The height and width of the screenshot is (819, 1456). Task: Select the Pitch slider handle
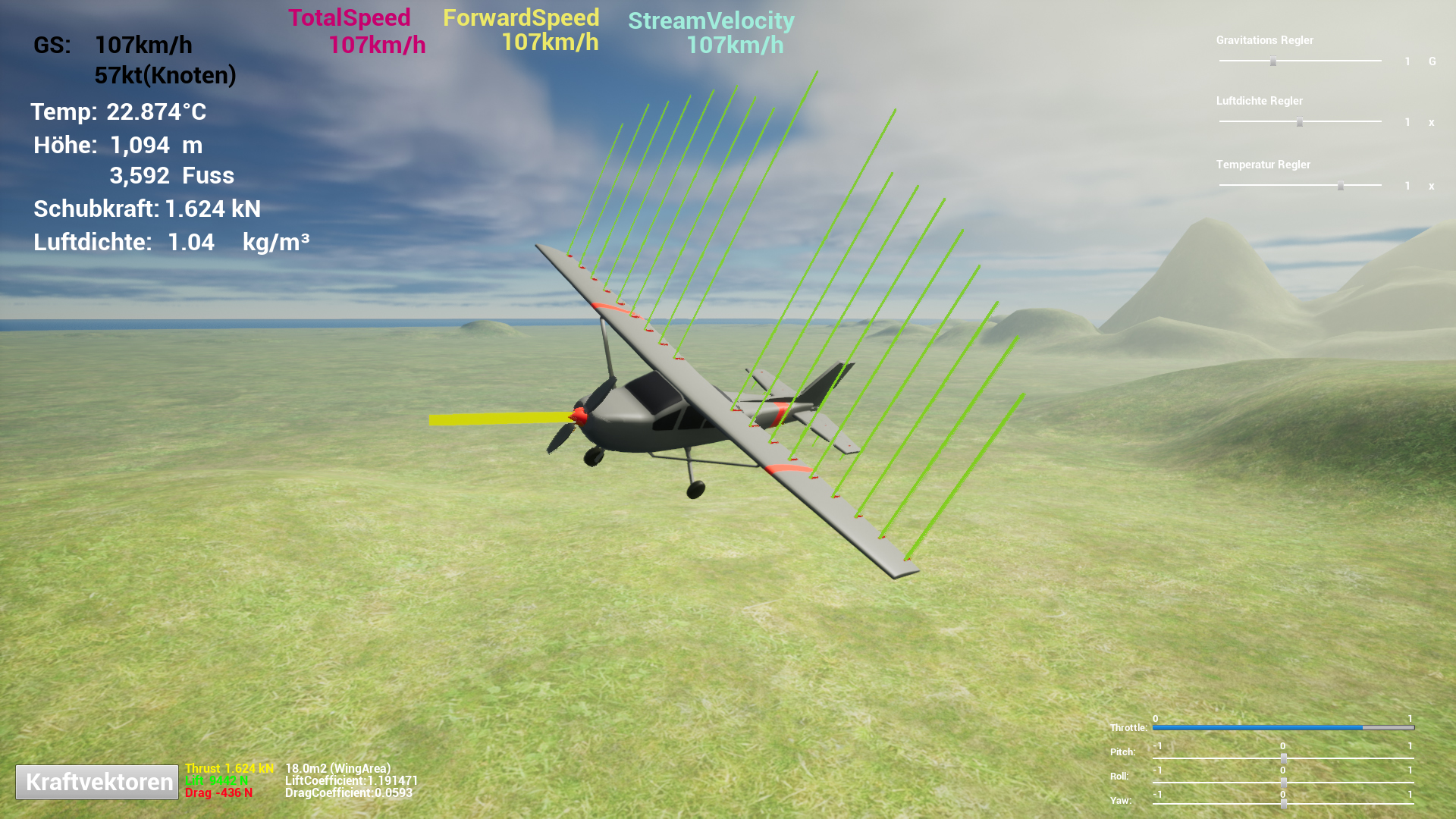1283,757
